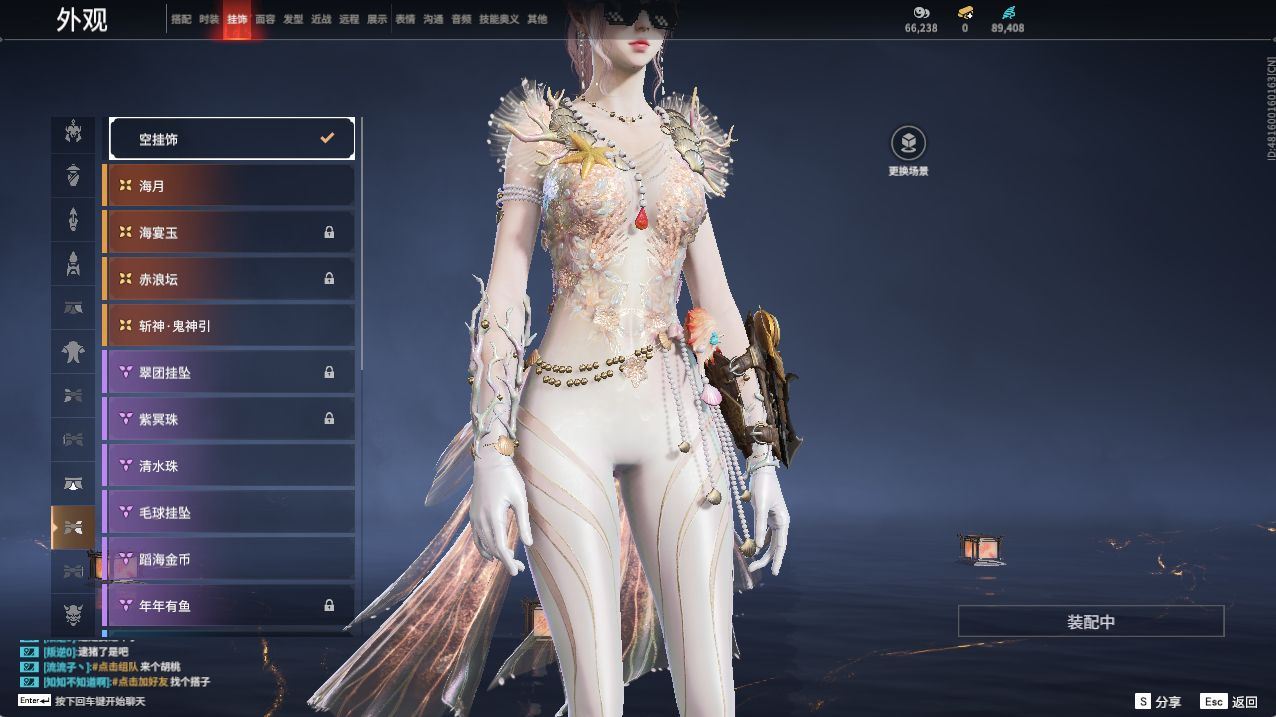
Task: Select the 清水珠 accessory
Action: click(229, 466)
